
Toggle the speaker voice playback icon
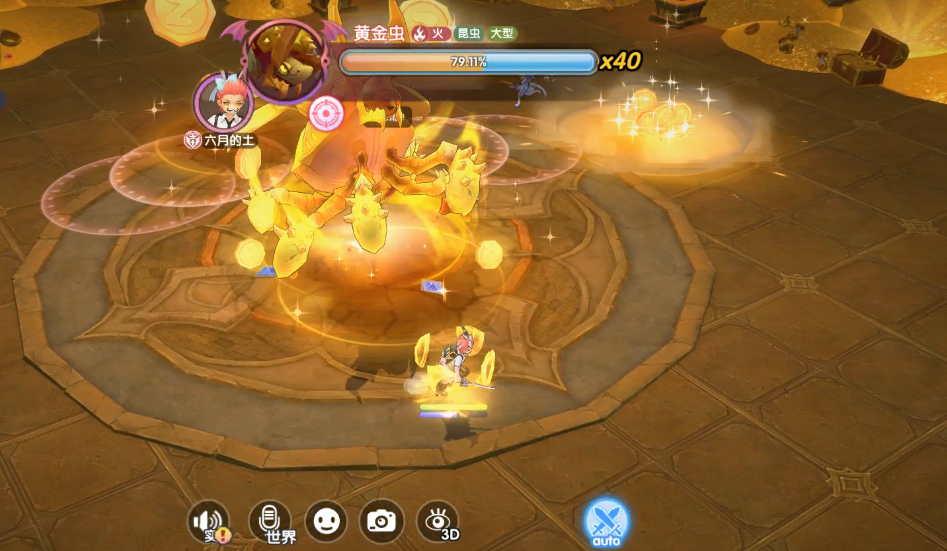[209, 521]
